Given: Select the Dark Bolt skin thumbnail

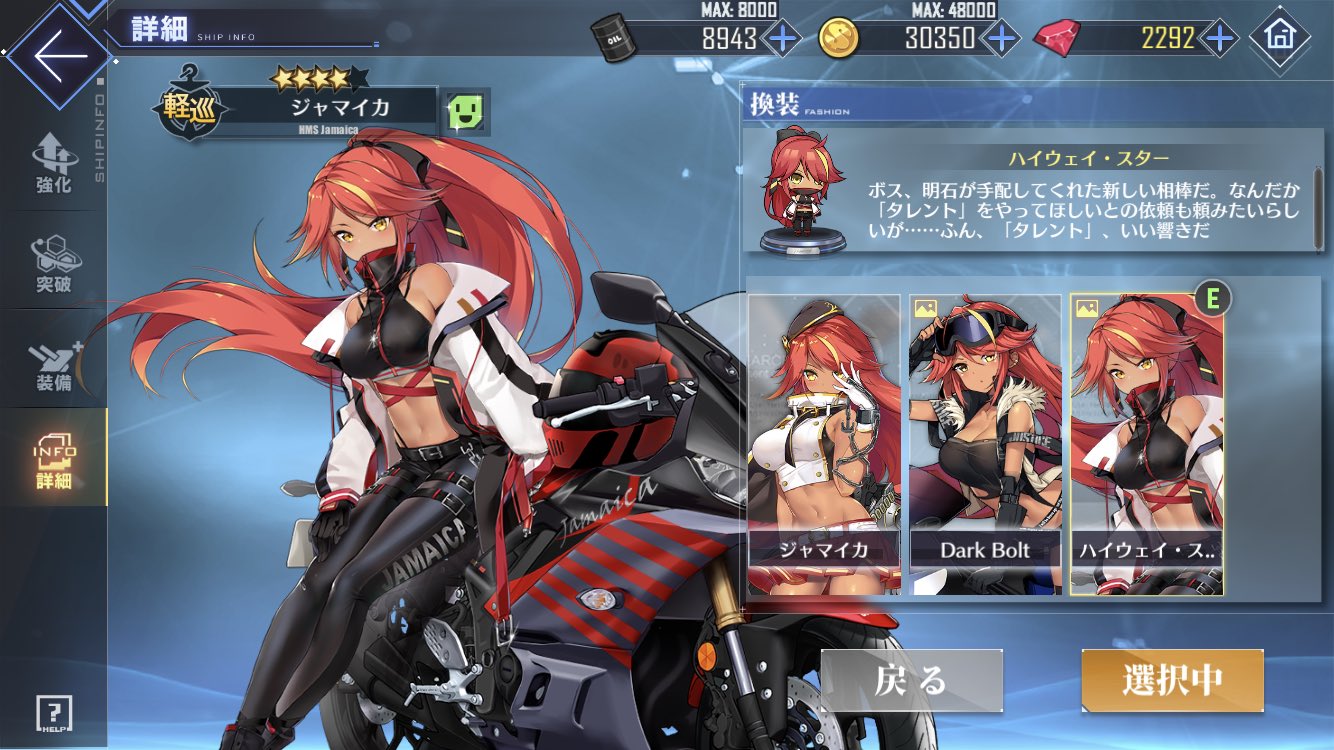Looking at the screenshot, I should (x=983, y=440).
